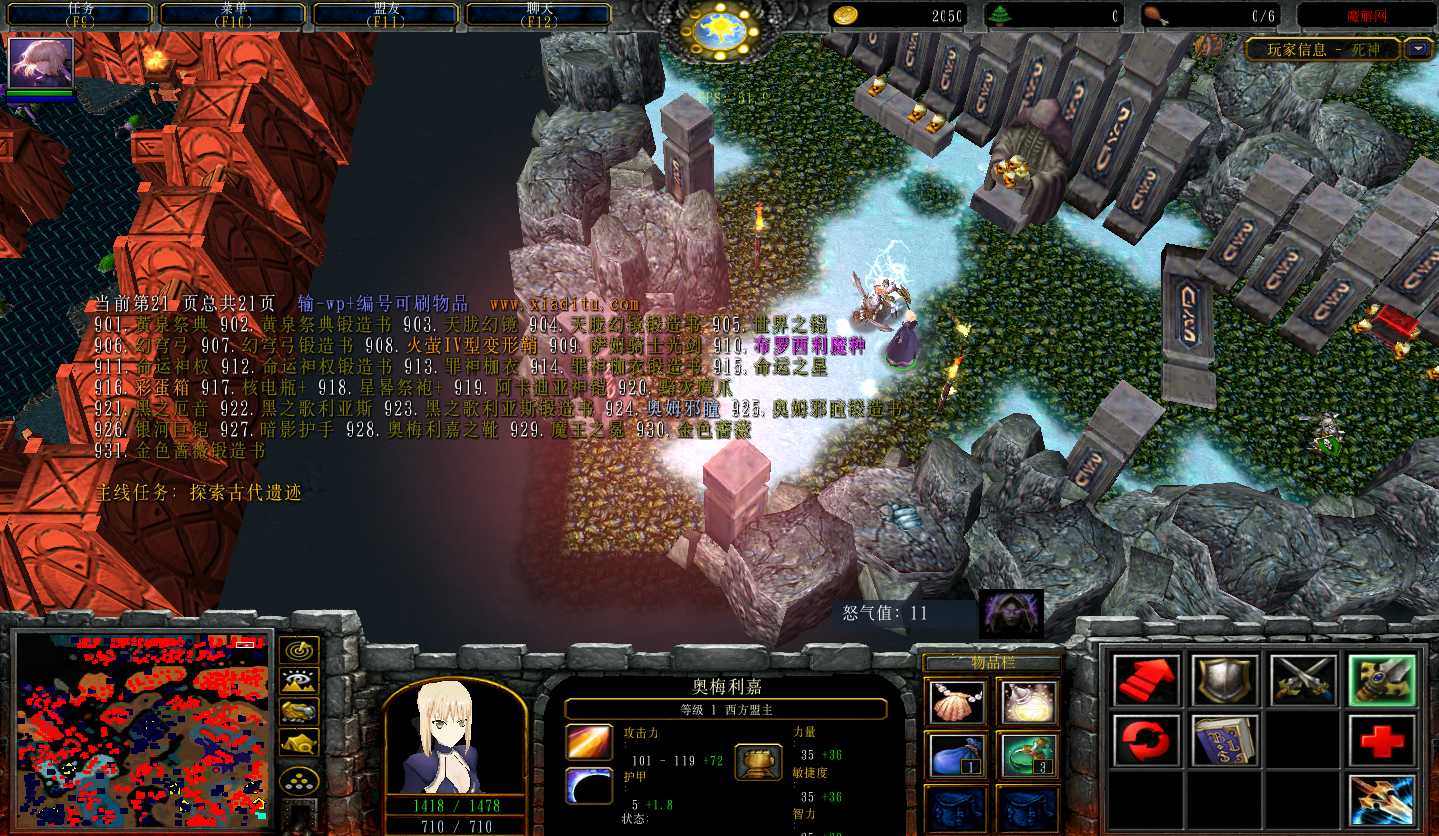
Task: Select the hero portrait icon at top-left
Action: (x=41, y=64)
